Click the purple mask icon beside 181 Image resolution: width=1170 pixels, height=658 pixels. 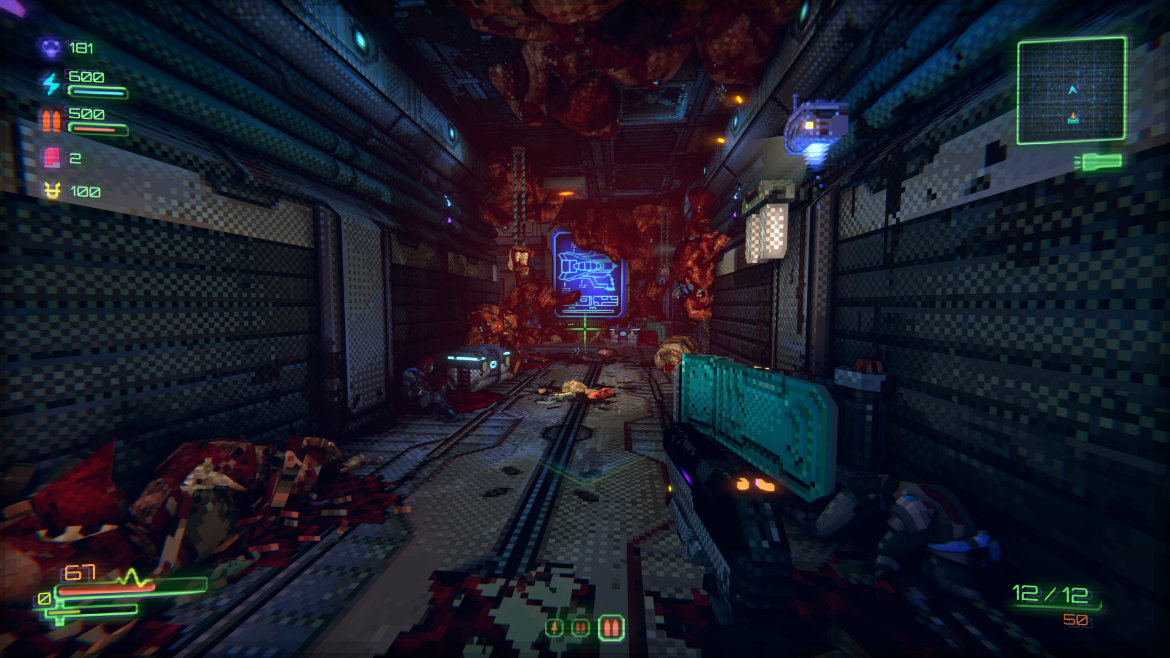[x=50, y=47]
